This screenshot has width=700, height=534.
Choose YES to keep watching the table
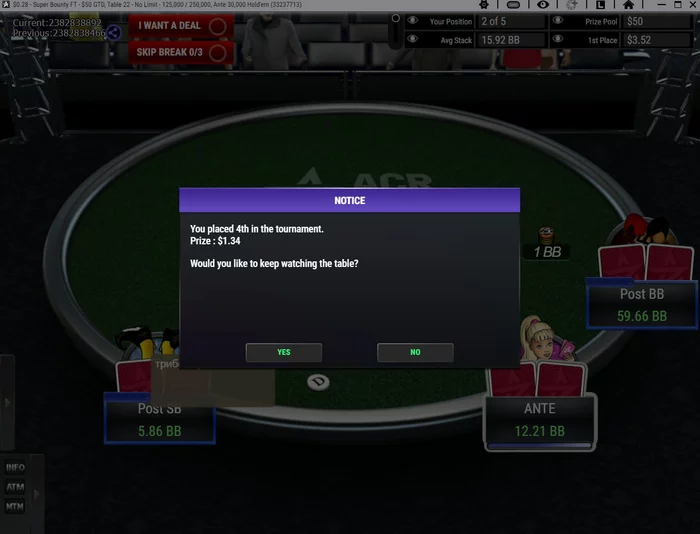284,352
